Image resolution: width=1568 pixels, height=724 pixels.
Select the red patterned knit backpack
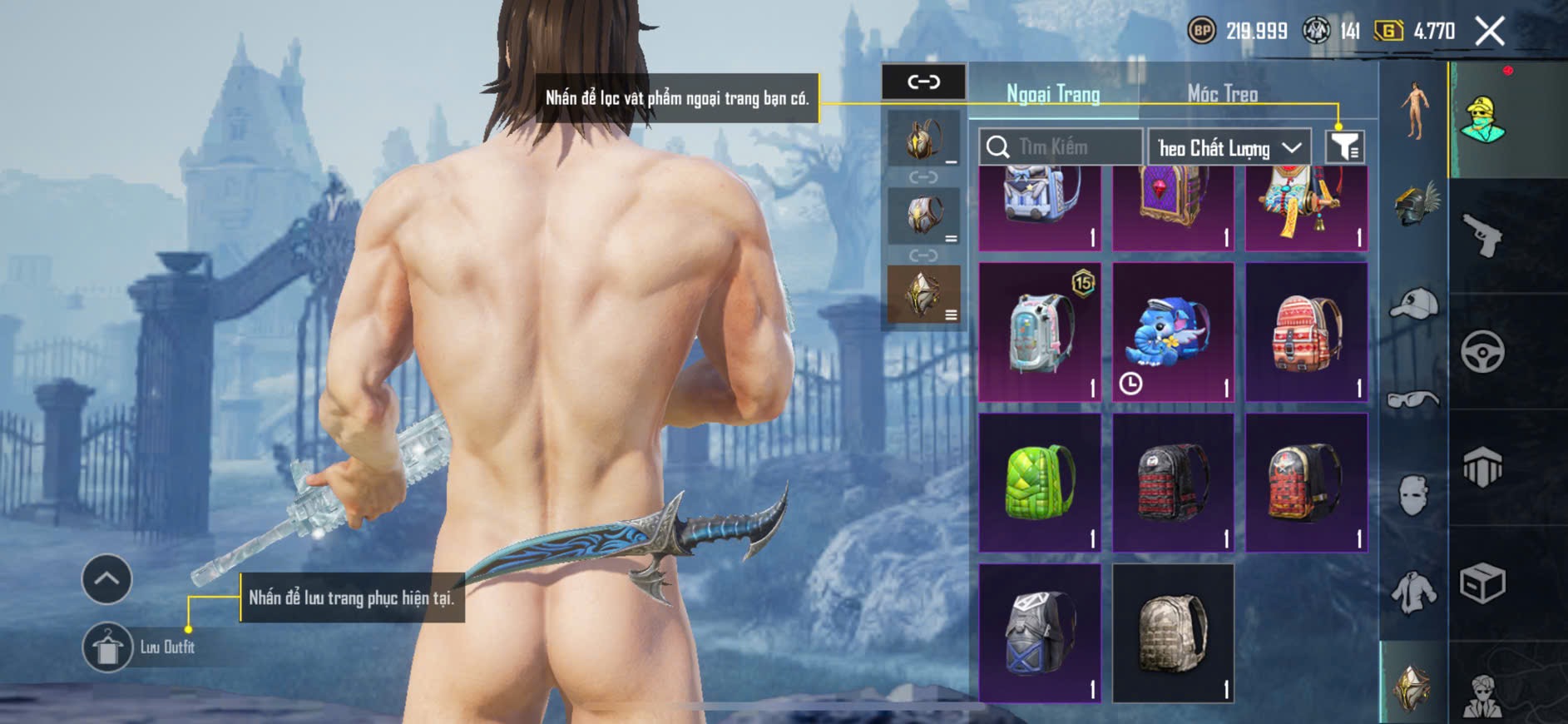1305,332
